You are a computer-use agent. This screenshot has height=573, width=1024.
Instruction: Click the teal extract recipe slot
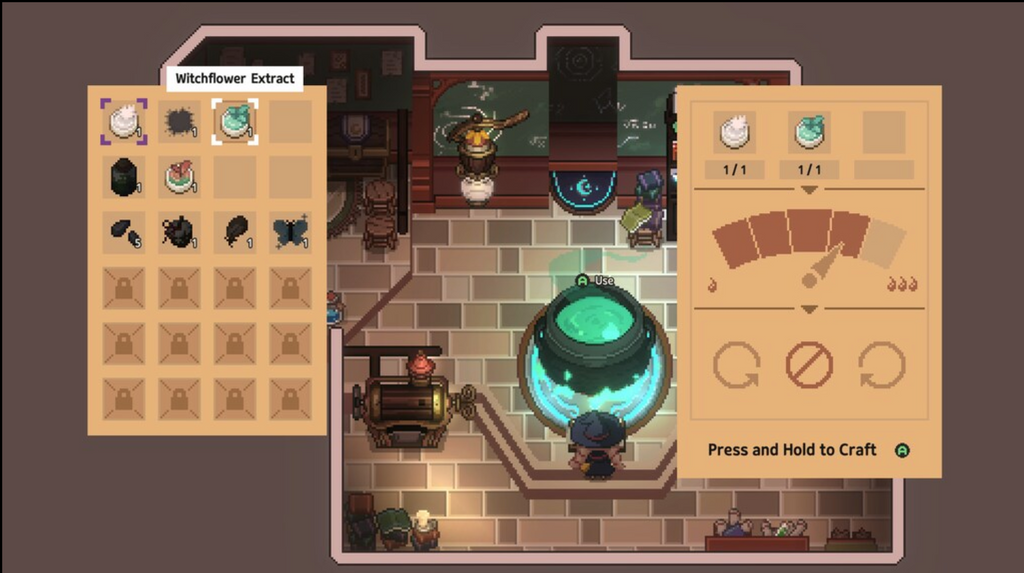(x=809, y=132)
